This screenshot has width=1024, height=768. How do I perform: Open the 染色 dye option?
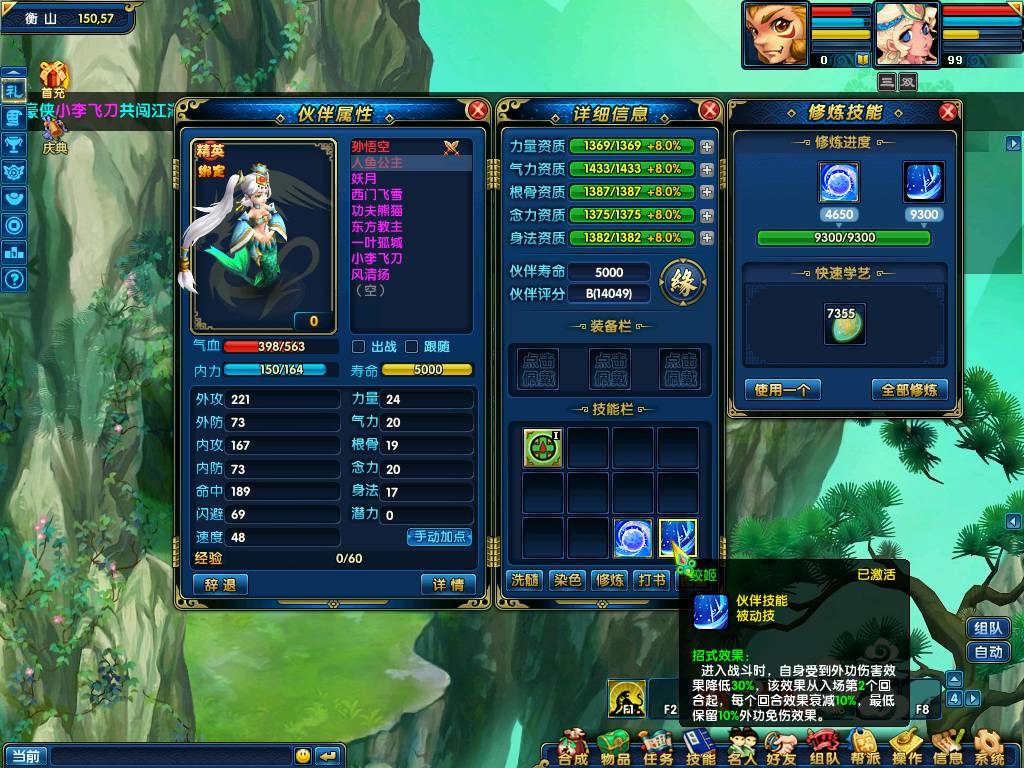(568, 580)
